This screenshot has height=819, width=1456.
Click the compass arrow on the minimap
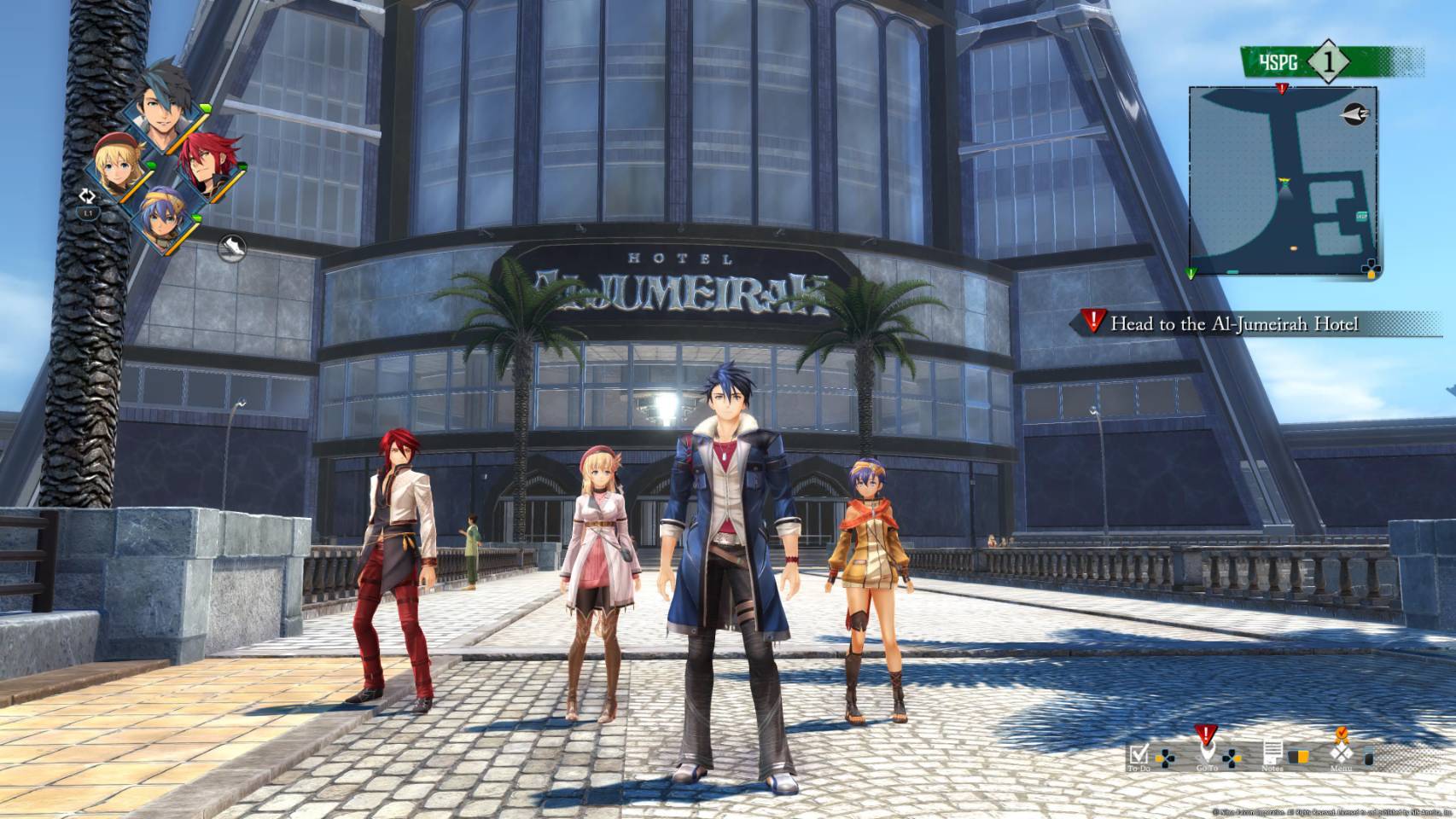1354,113
